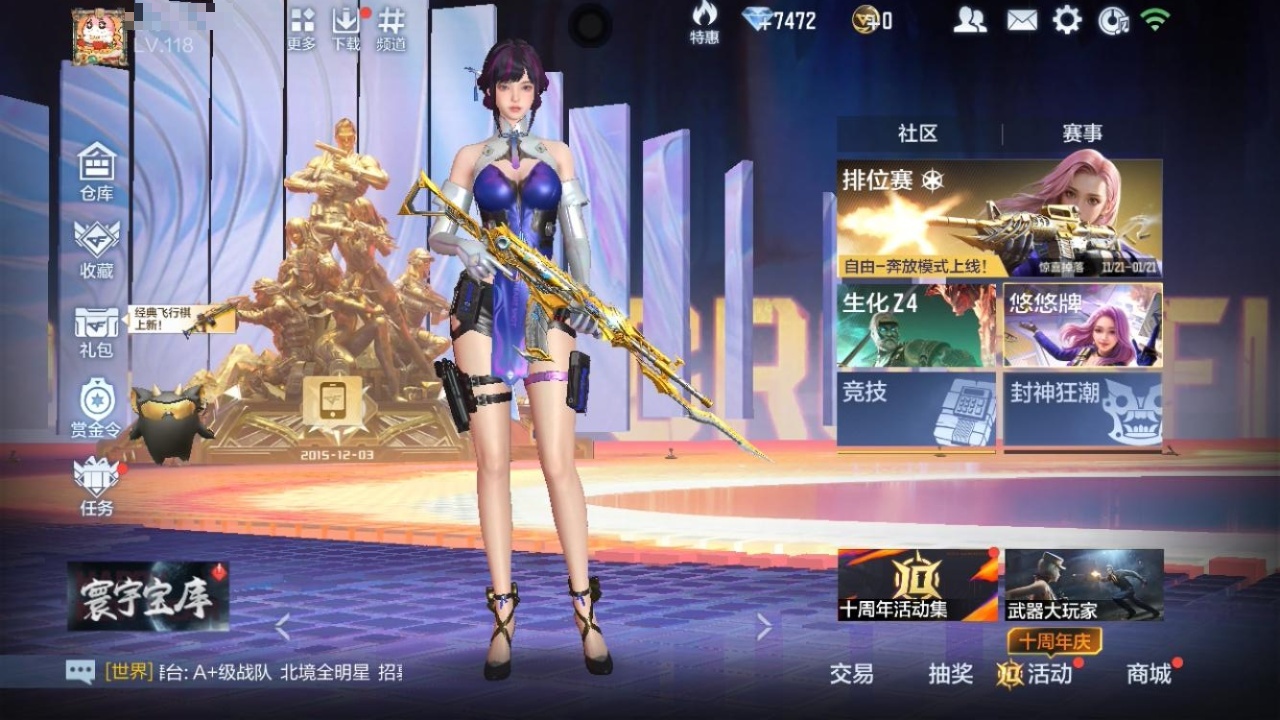Open the 特惠 special offer flame icon
Image resolution: width=1280 pixels, height=720 pixels.
[x=704, y=22]
